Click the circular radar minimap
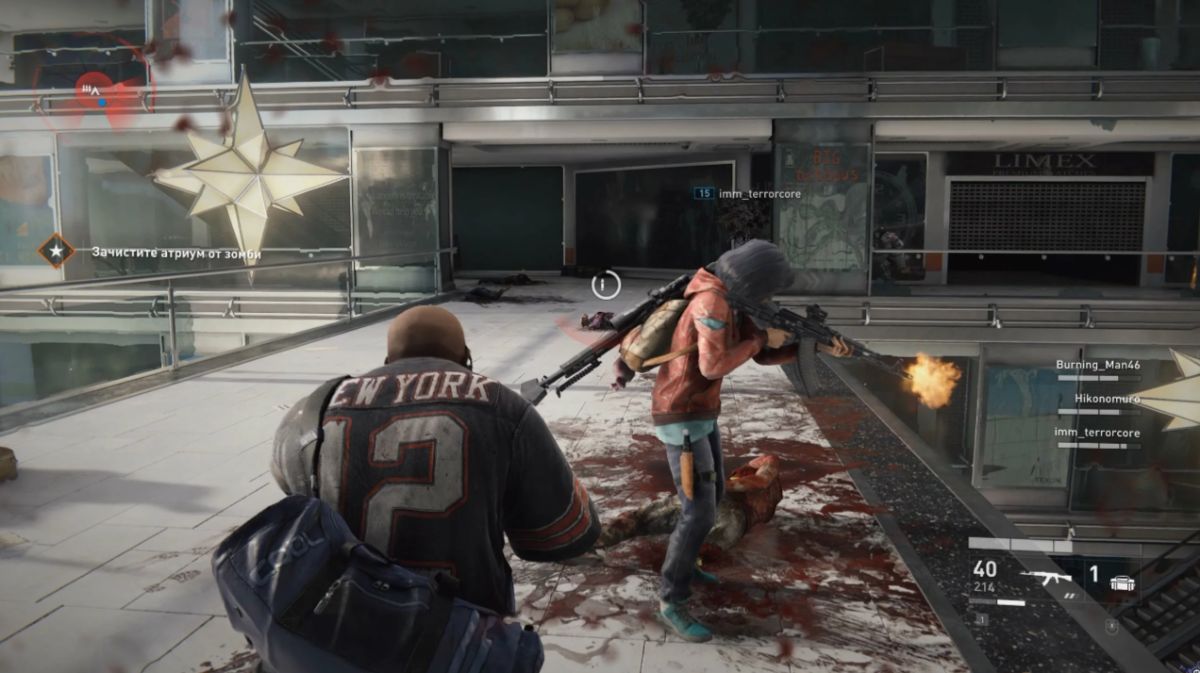This screenshot has height=673, width=1200. tap(92, 88)
